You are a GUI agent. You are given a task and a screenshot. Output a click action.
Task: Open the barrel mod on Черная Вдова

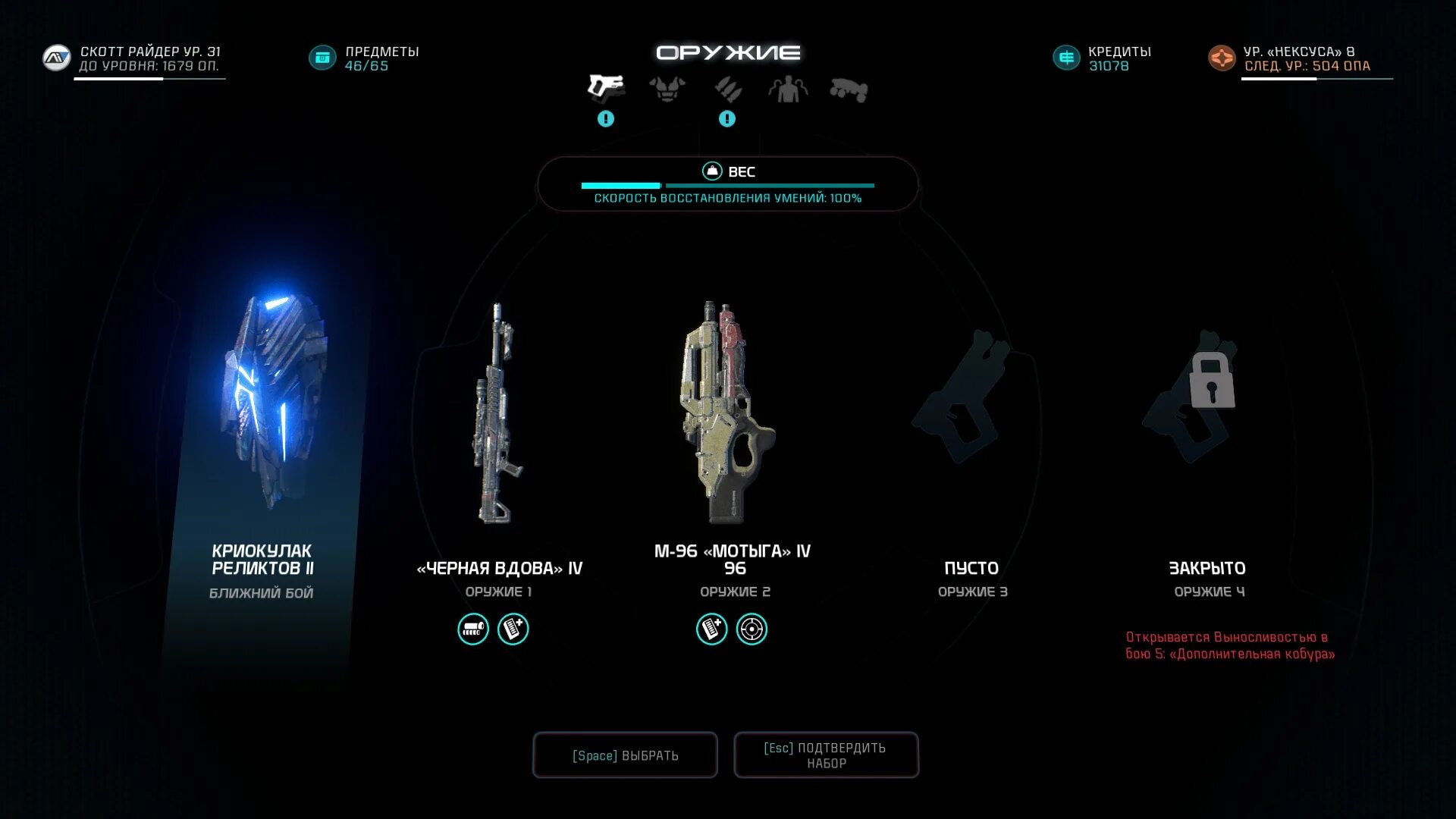(473, 629)
